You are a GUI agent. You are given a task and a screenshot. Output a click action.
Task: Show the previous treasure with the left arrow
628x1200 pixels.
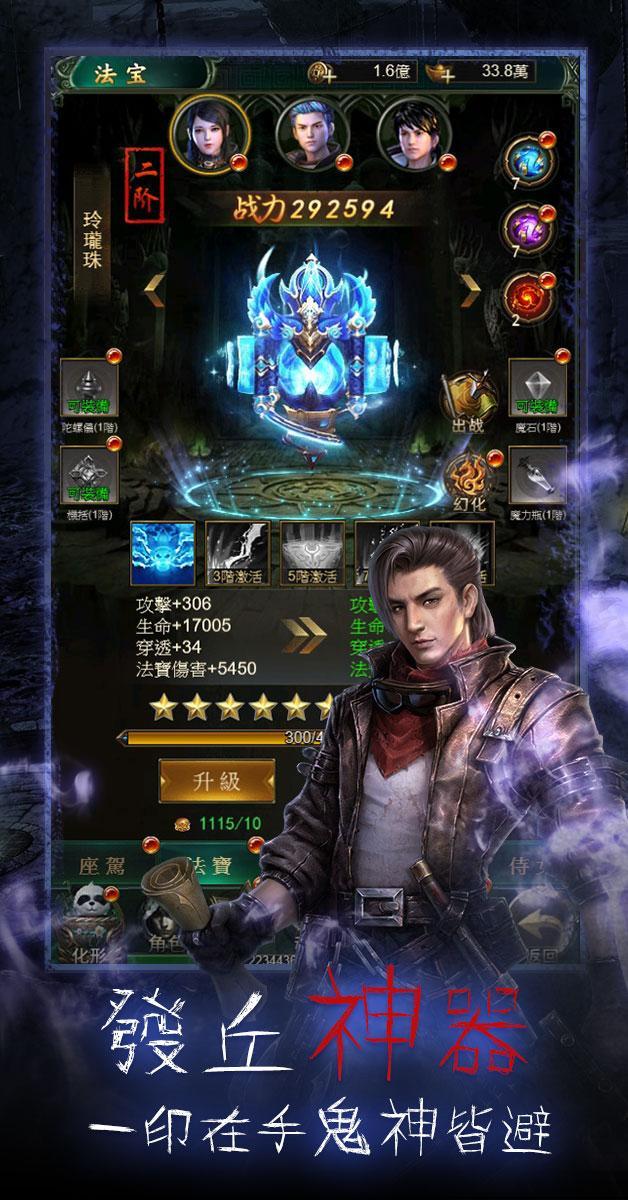(154, 290)
